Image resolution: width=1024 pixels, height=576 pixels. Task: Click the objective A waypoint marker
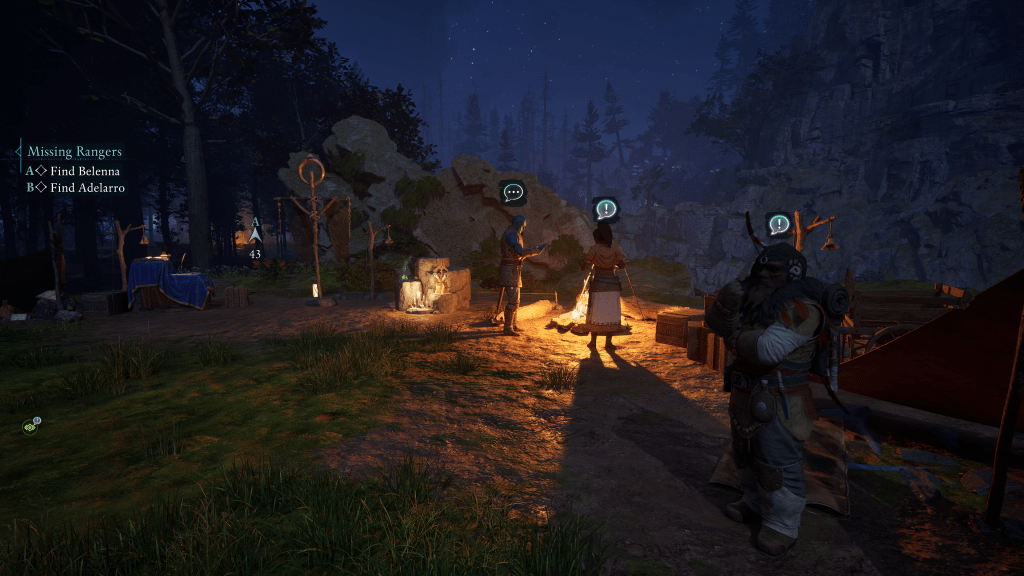255,234
